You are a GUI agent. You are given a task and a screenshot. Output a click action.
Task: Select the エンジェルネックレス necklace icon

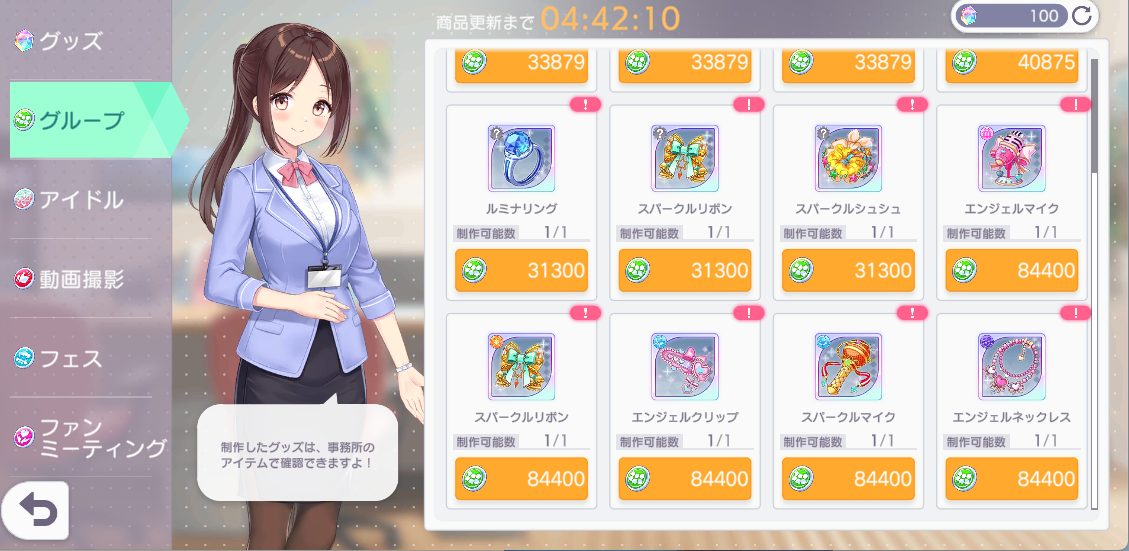pyautogui.click(x=1011, y=366)
